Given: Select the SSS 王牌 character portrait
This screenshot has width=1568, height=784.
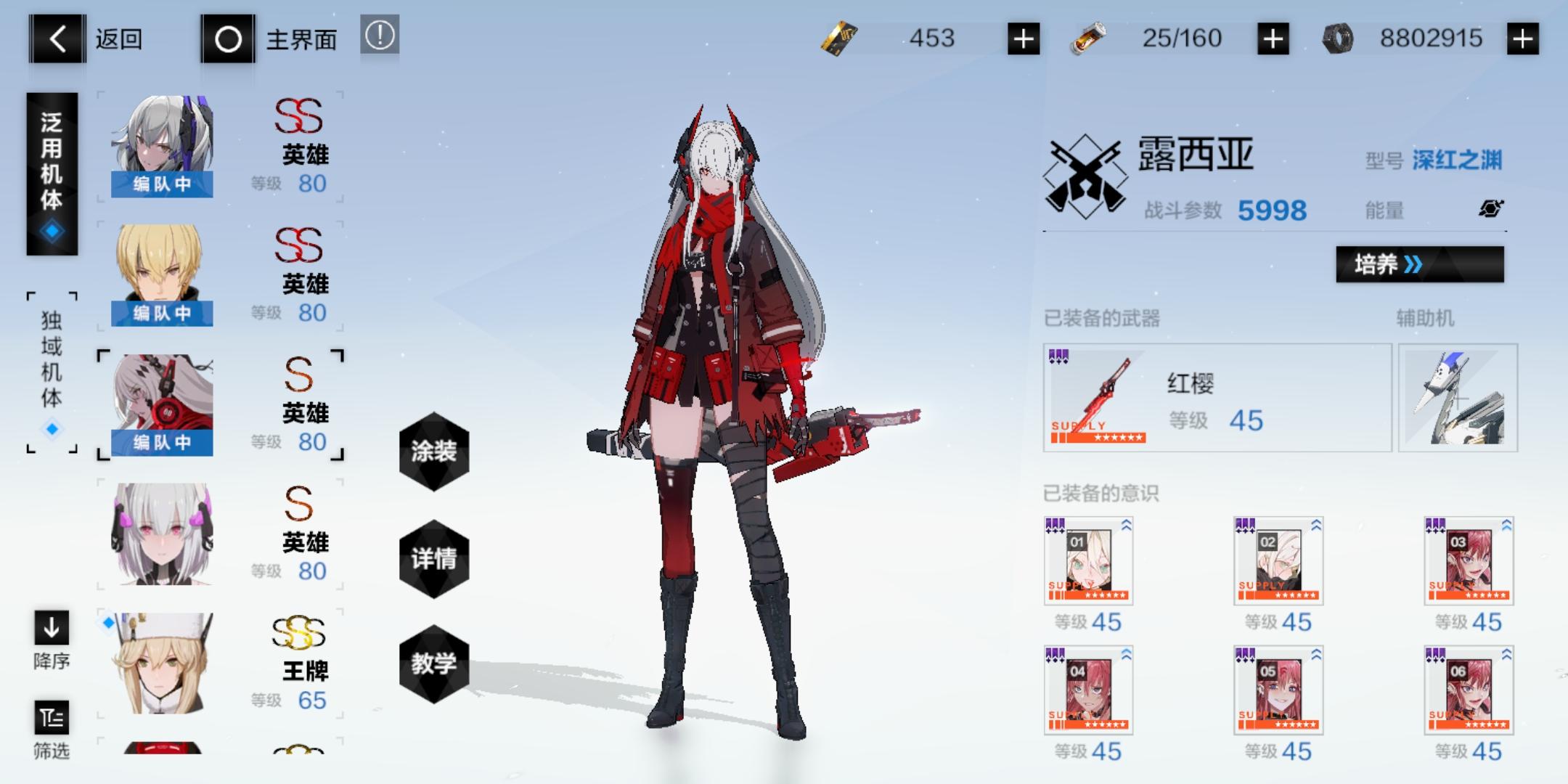Looking at the screenshot, I should point(161,664).
